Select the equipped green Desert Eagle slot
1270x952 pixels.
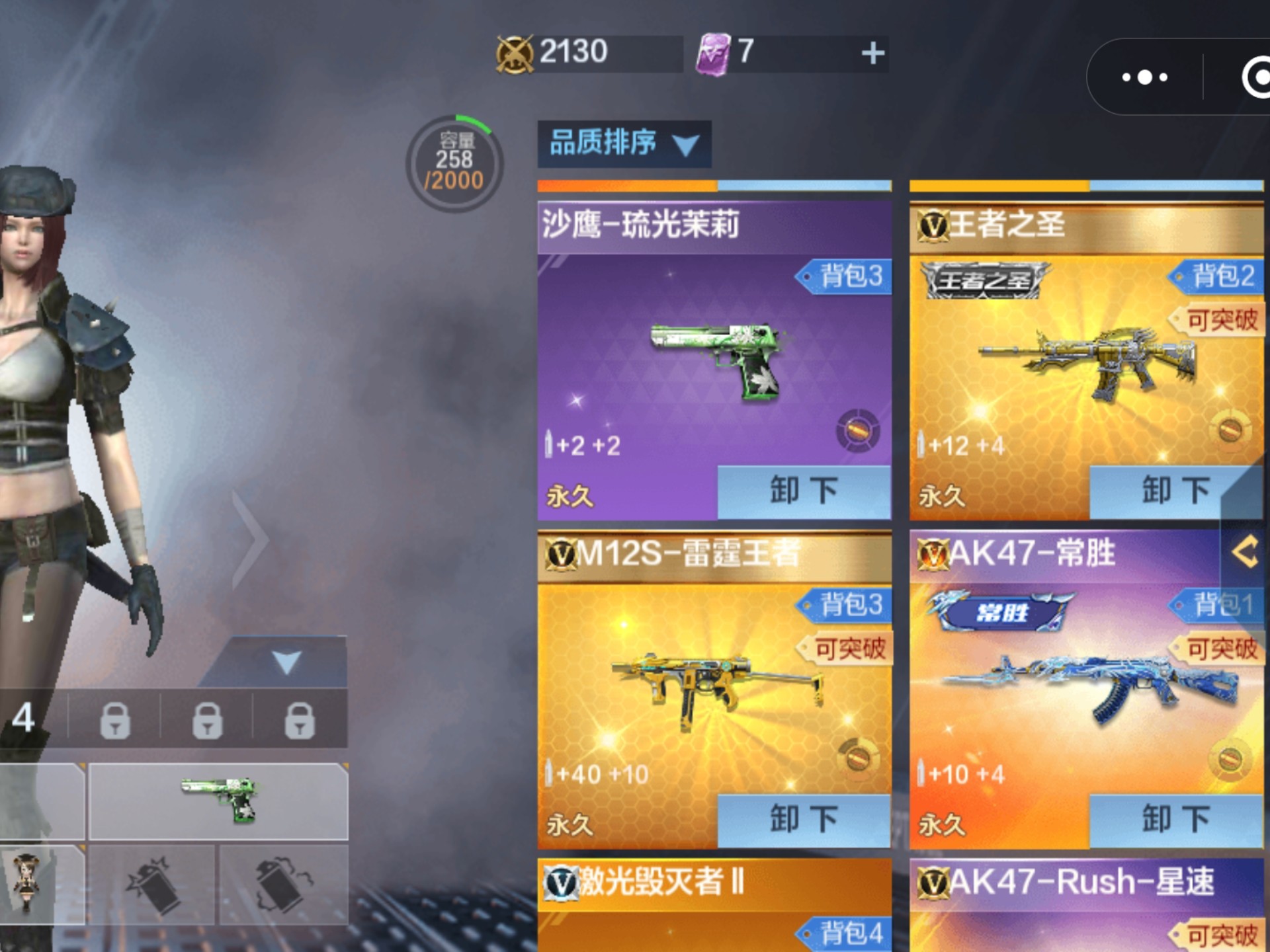[218, 801]
